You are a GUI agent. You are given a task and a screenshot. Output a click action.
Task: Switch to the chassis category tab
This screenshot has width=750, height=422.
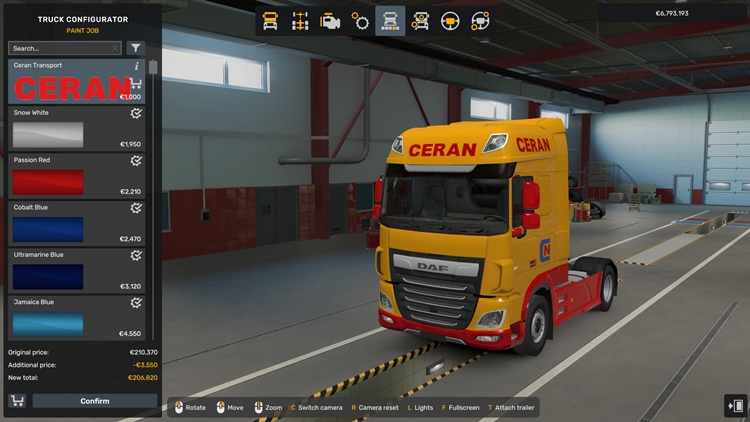coord(300,20)
